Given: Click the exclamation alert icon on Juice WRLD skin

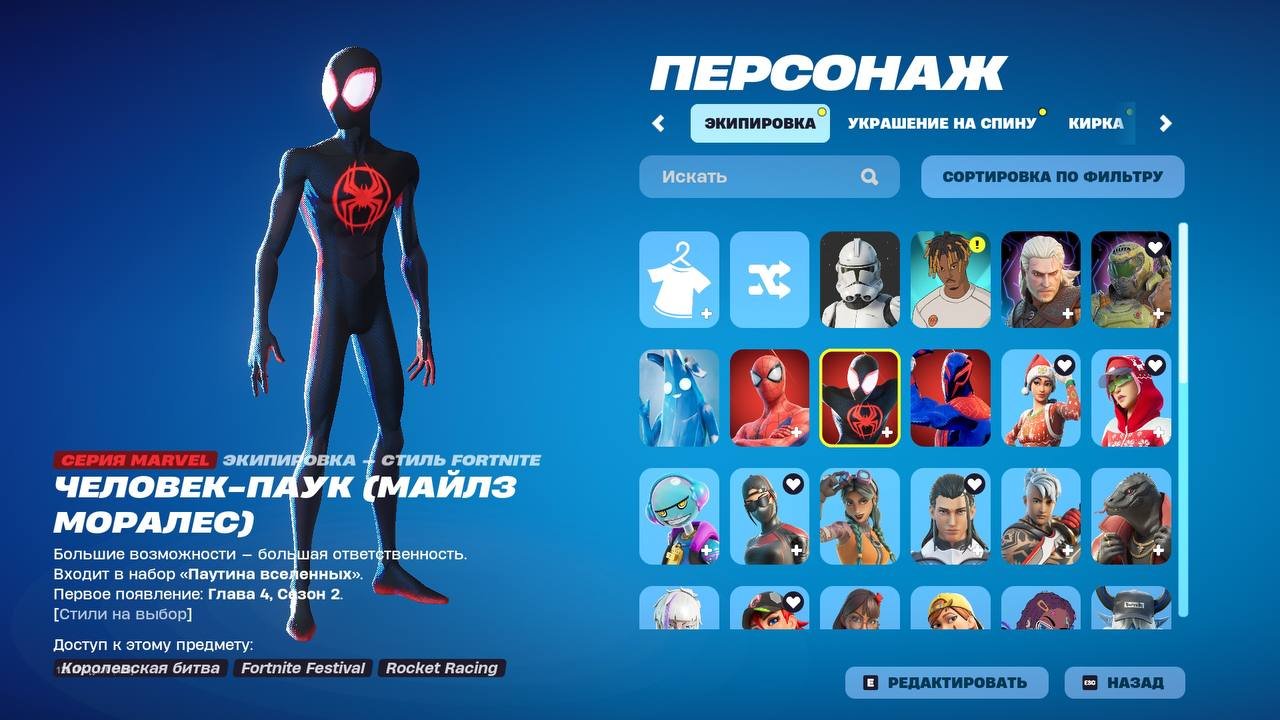Looking at the screenshot, I should 980,241.
